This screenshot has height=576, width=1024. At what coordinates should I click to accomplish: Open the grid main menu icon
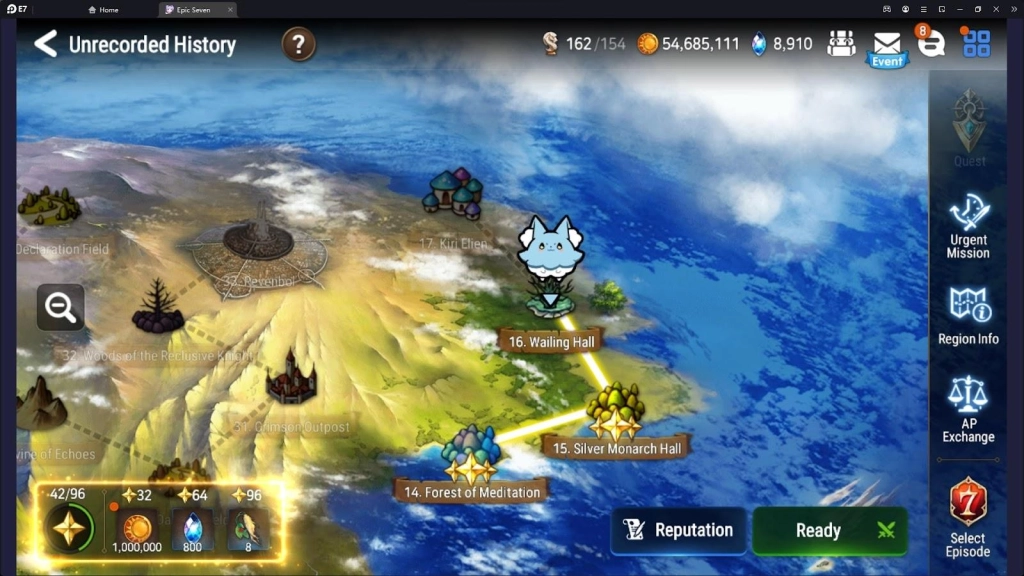(x=976, y=44)
